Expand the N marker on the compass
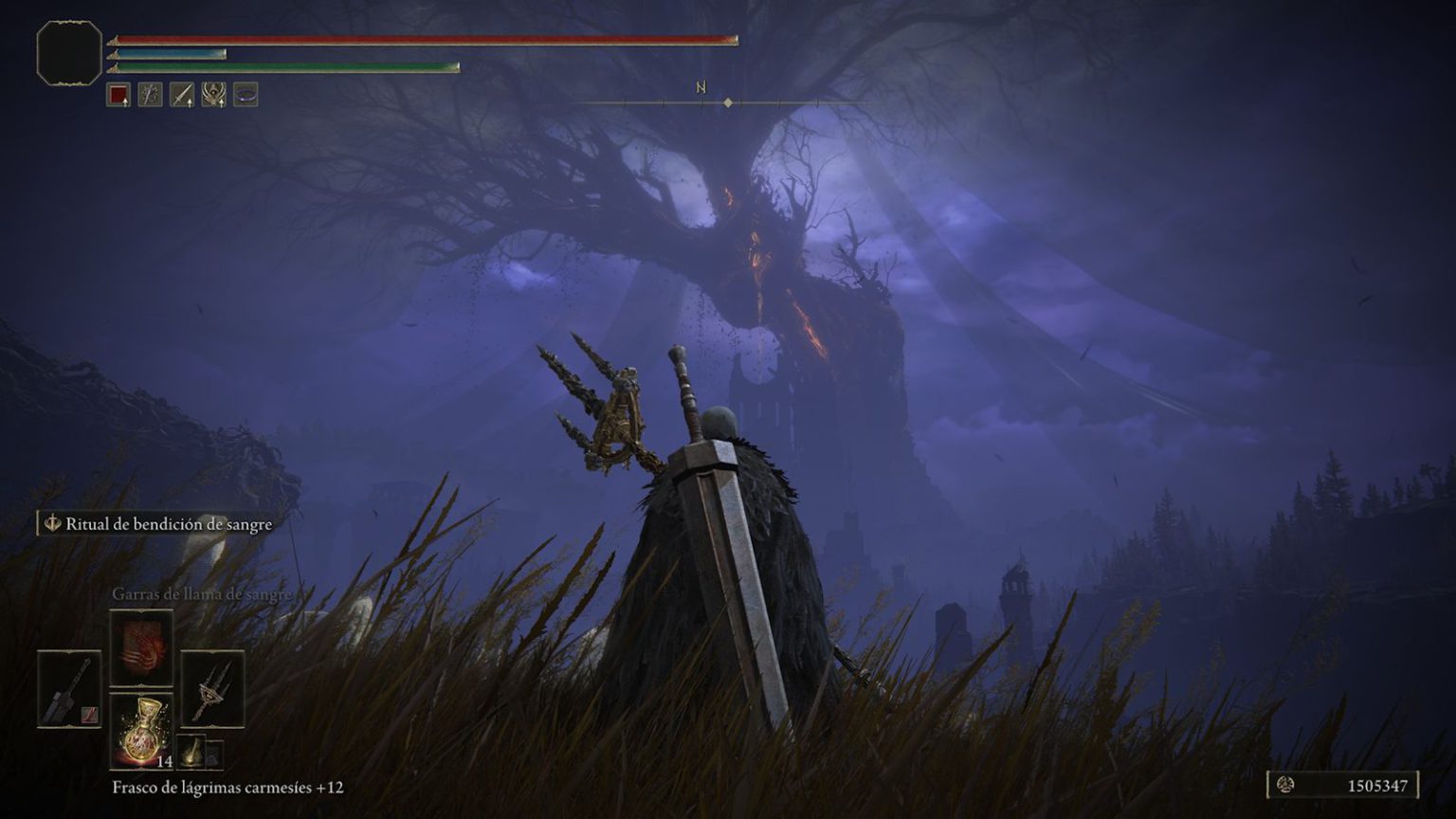Viewport: 1456px width, 819px height. (x=701, y=87)
